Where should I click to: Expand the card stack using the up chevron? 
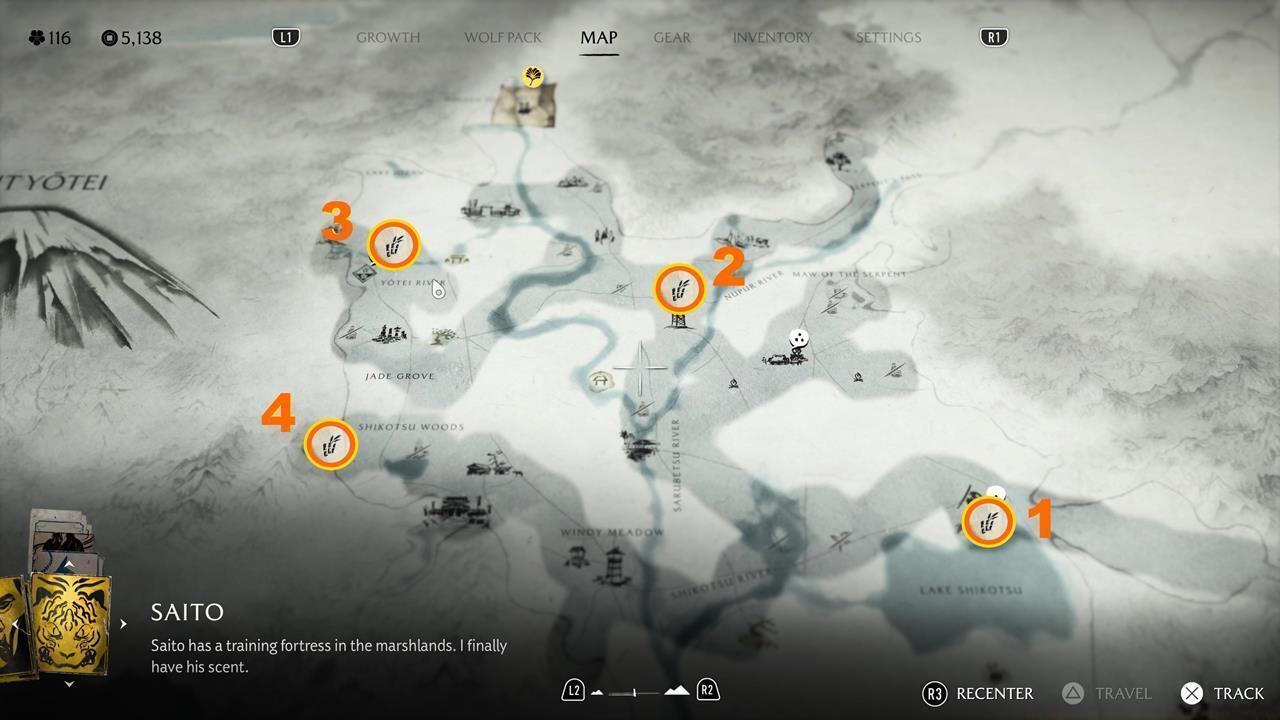tap(68, 562)
